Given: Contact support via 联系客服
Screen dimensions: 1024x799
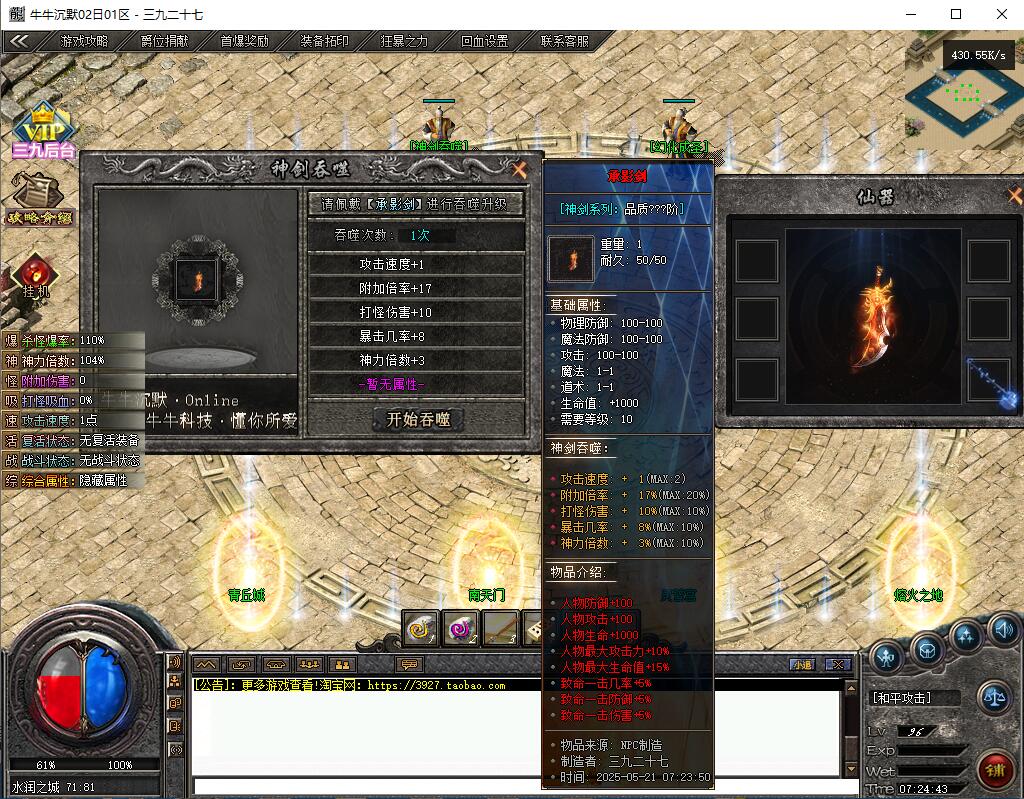Looking at the screenshot, I should pos(565,41).
